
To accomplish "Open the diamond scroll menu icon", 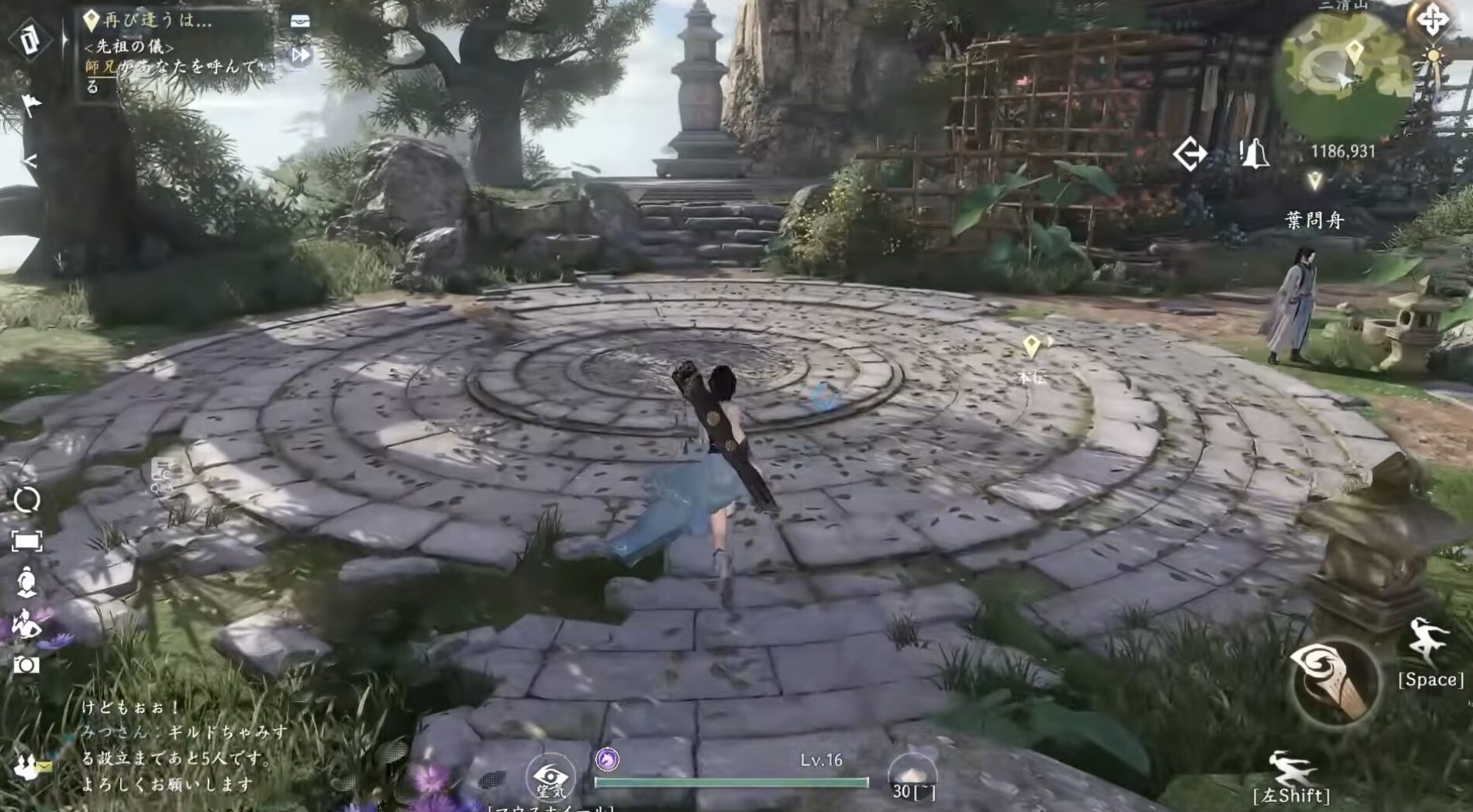I will click(30, 40).
